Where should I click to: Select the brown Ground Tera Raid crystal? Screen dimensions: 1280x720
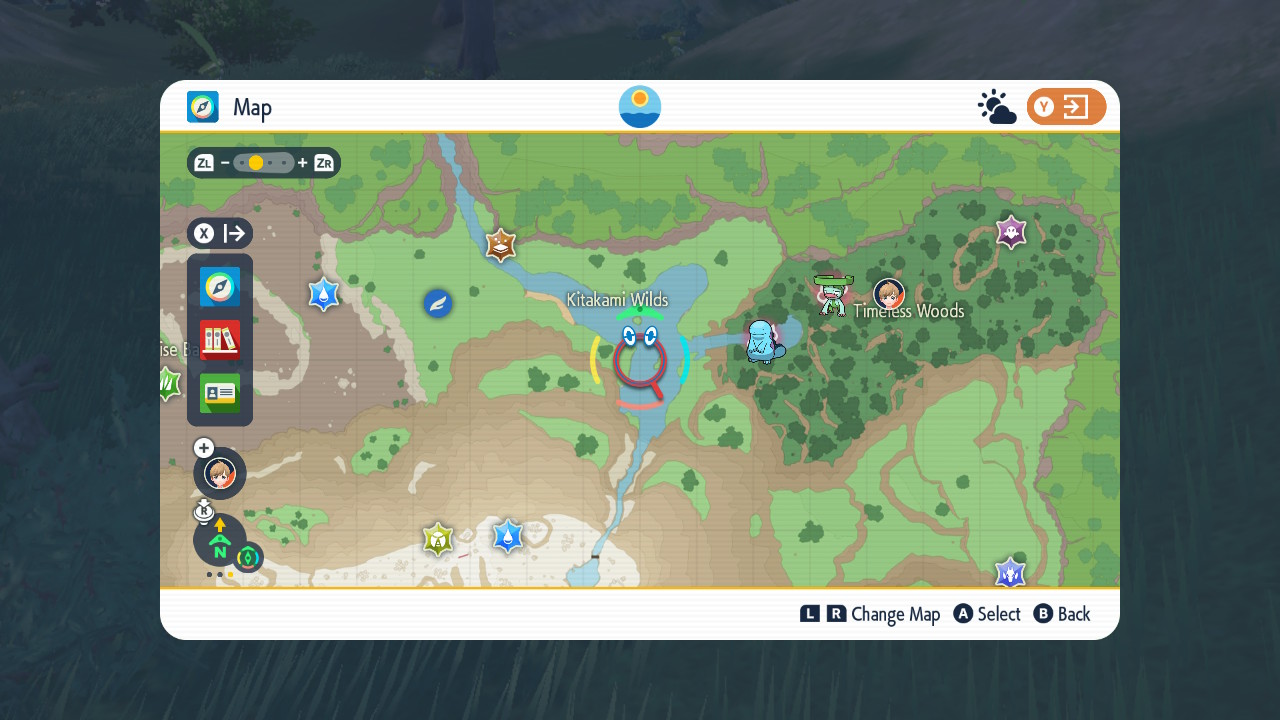point(500,245)
